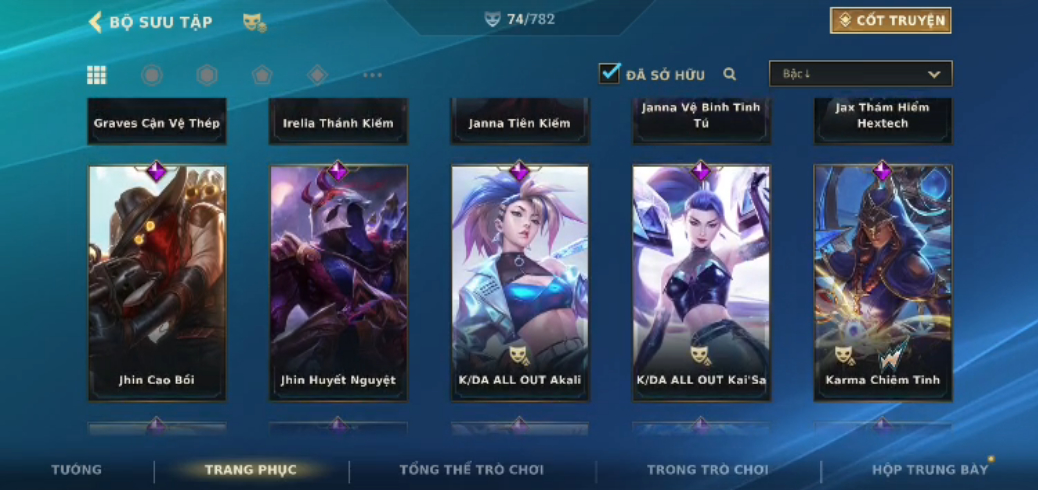The image size is (1038, 490).
Task: Select the Graves Cận Vệ Thép card
Action: click(157, 121)
